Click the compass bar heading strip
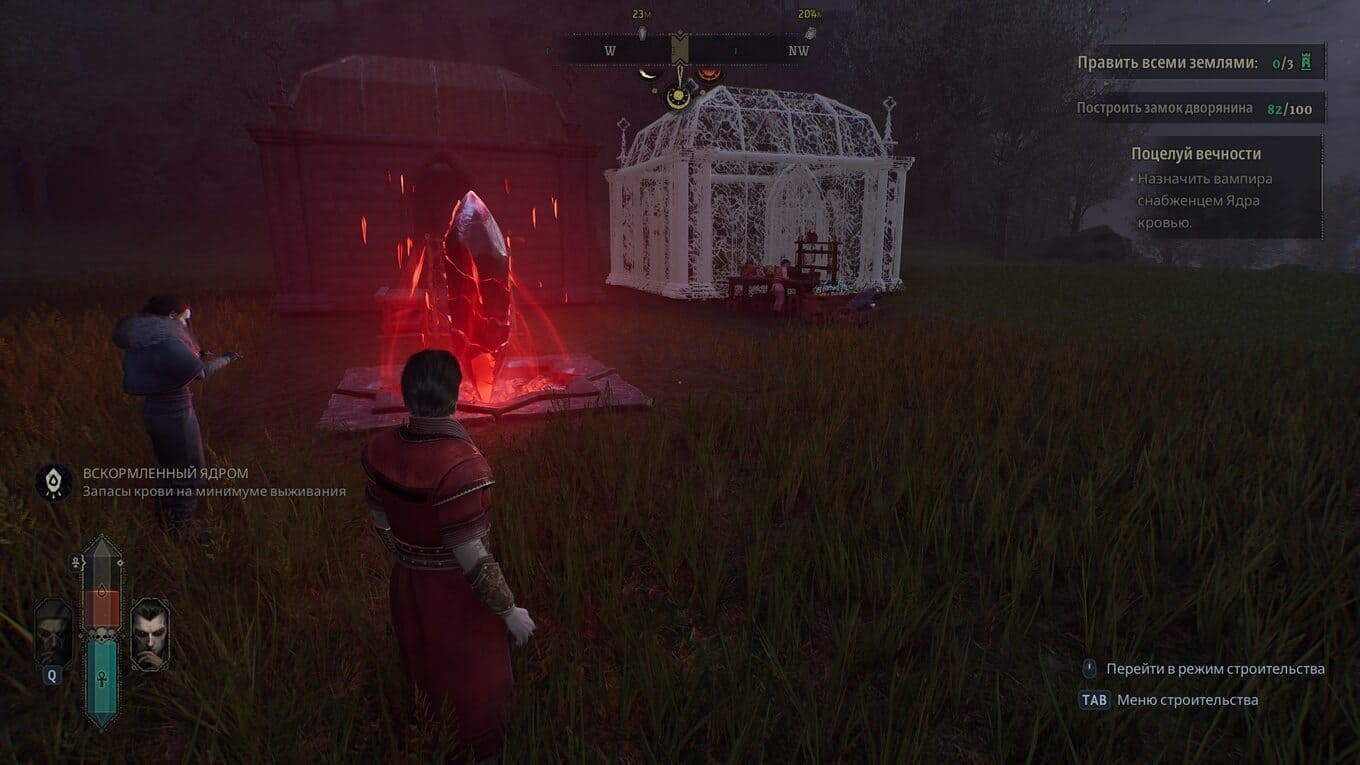 click(680, 50)
